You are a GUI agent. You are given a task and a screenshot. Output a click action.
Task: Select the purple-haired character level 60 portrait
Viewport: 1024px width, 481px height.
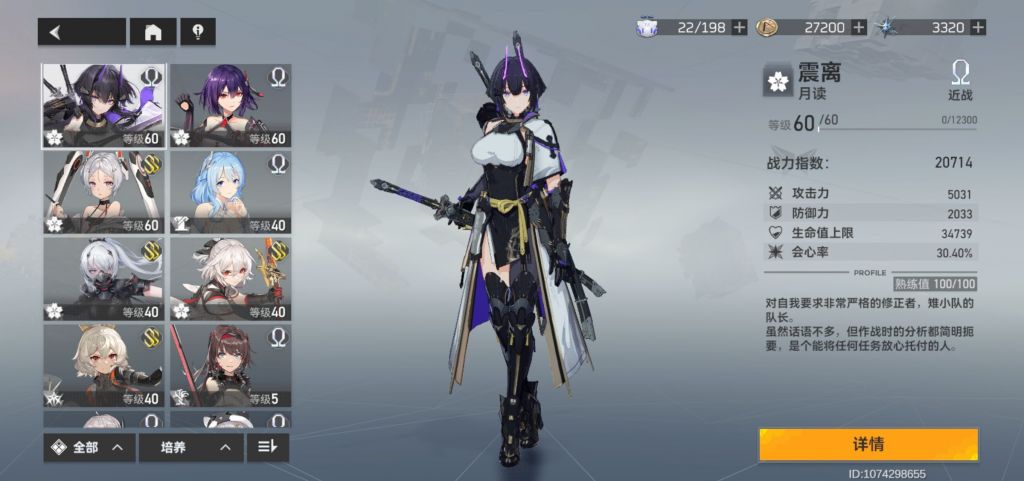(x=230, y=106)
